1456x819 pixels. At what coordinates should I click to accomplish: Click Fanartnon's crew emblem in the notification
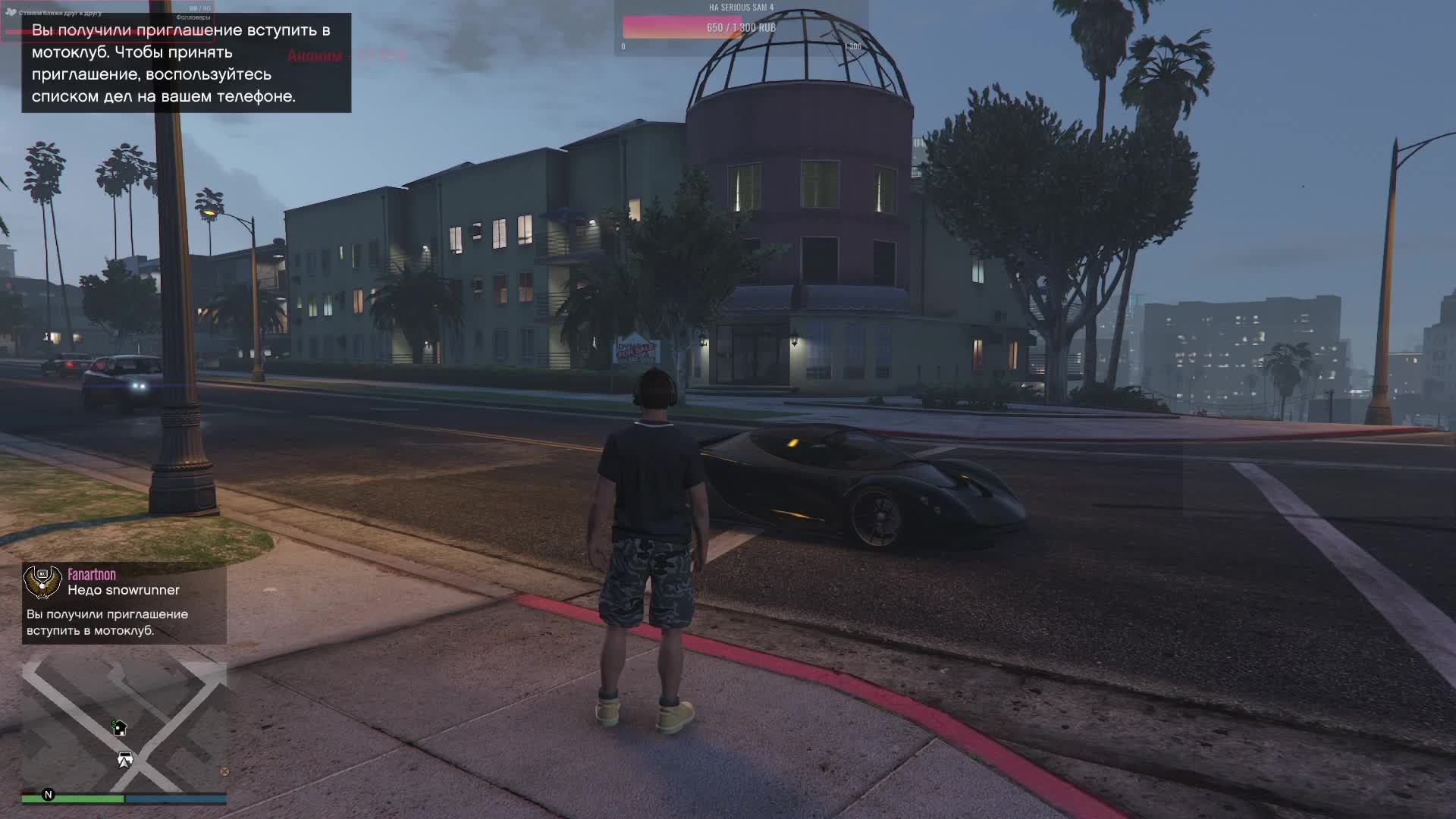(x=42, y=582)
